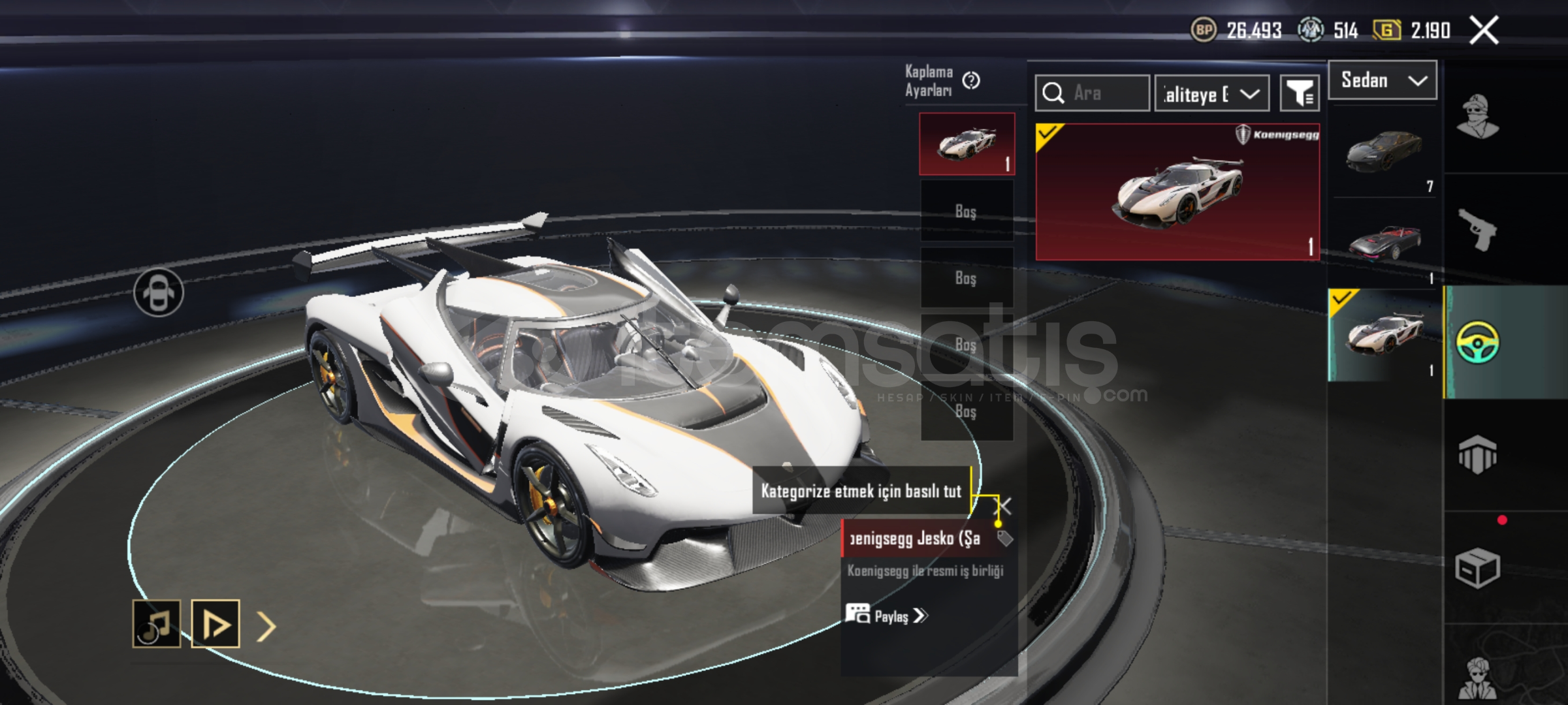Select the large Koenigsegg skin card

(1177, 192)
